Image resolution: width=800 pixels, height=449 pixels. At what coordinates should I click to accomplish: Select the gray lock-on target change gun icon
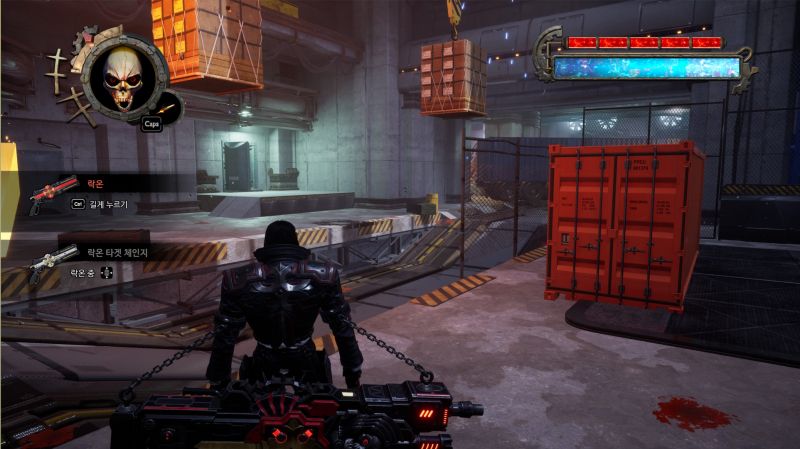pyautogui.click(x=53, y=262)
